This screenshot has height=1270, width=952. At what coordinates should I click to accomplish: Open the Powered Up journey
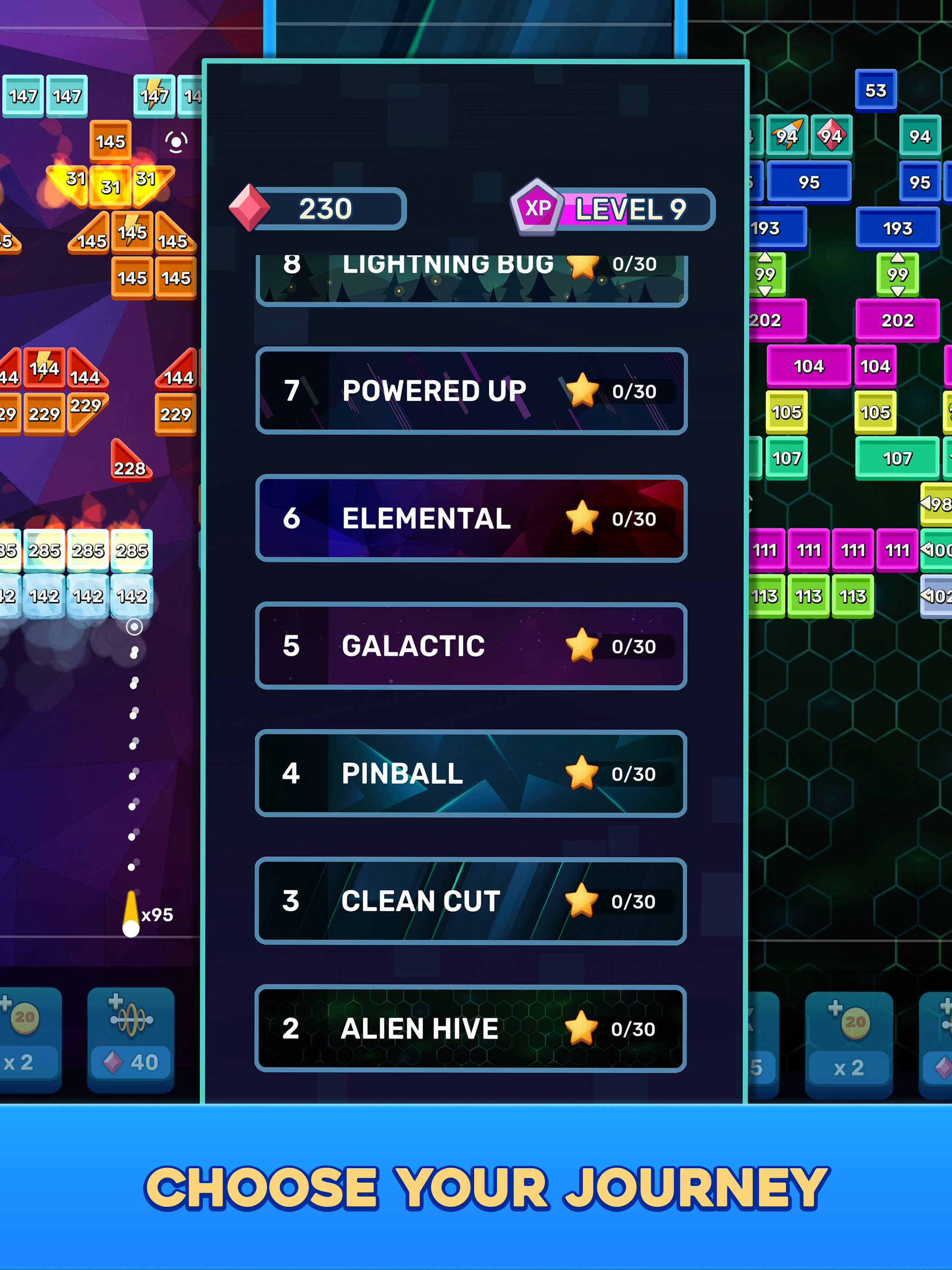471,390
